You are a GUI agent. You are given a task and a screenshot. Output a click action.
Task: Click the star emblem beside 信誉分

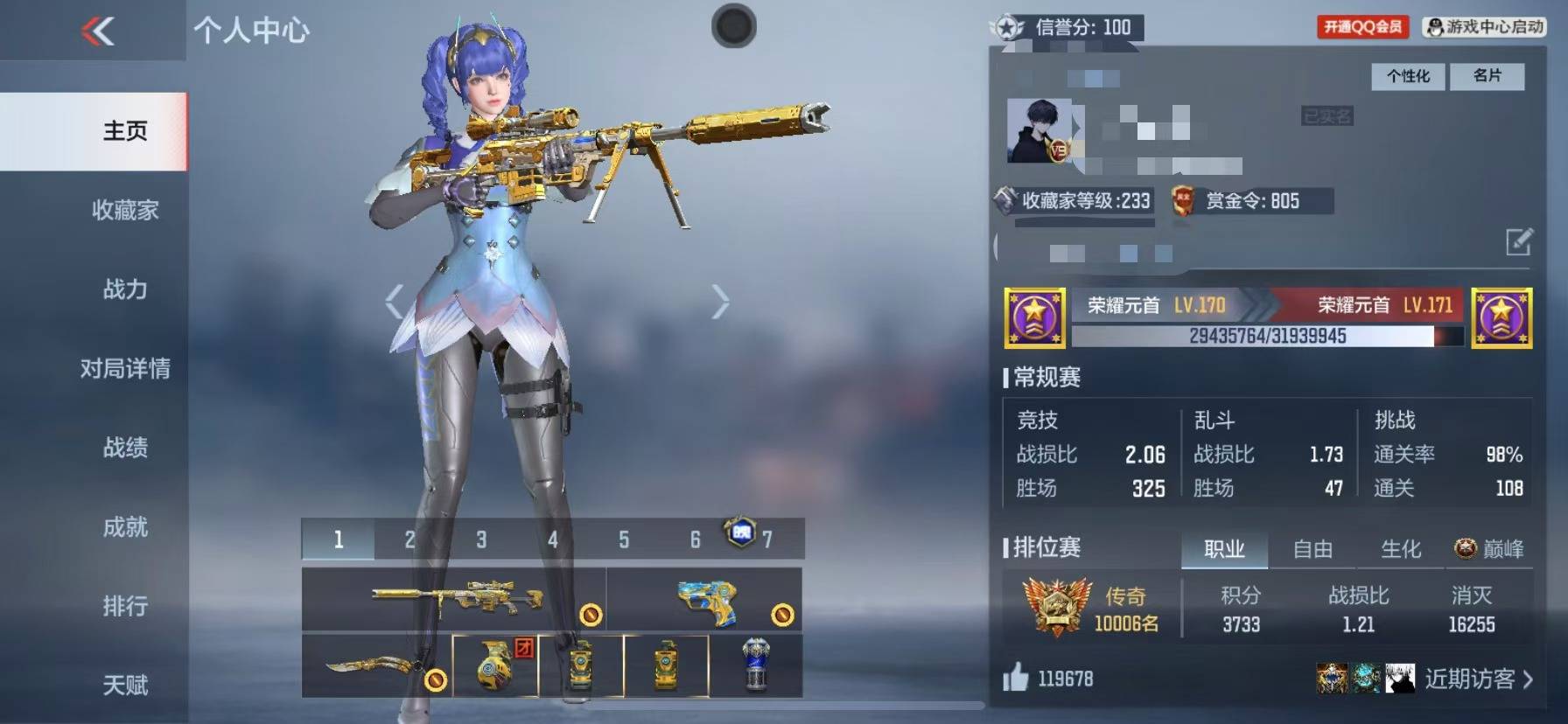(x=1008, y=26)
